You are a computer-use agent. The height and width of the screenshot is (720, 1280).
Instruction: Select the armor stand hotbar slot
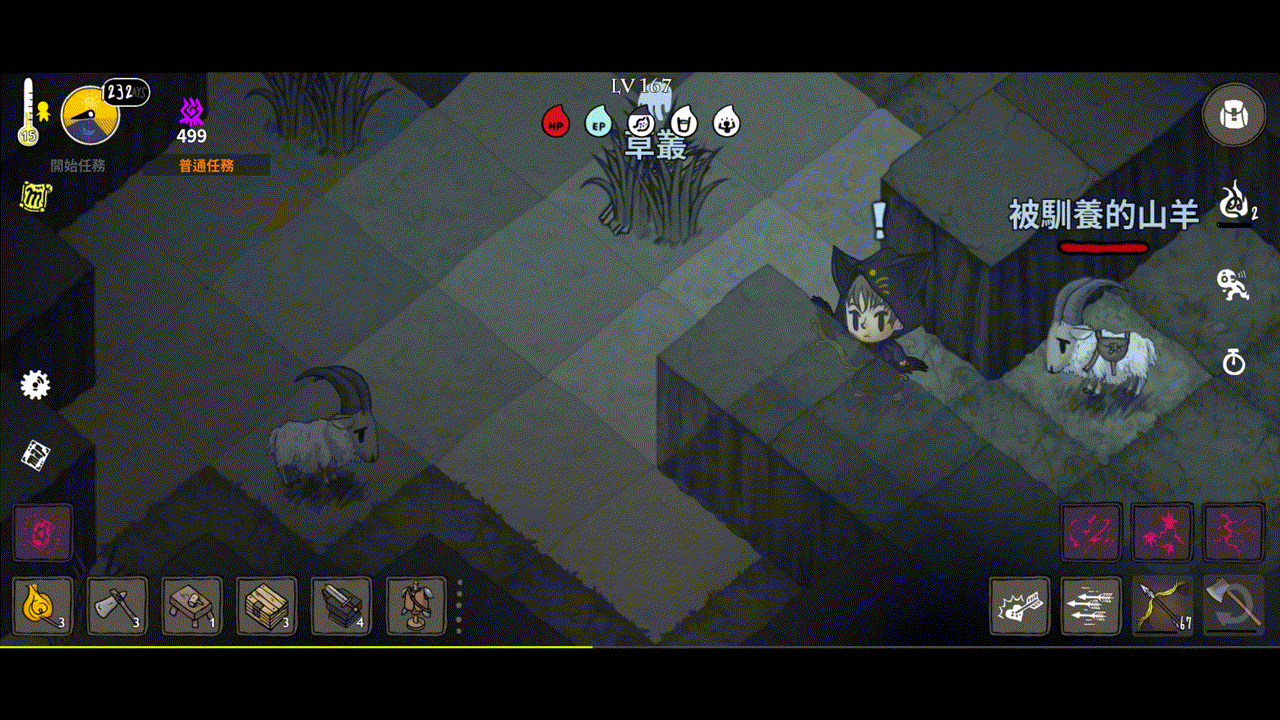coord(416,605)
